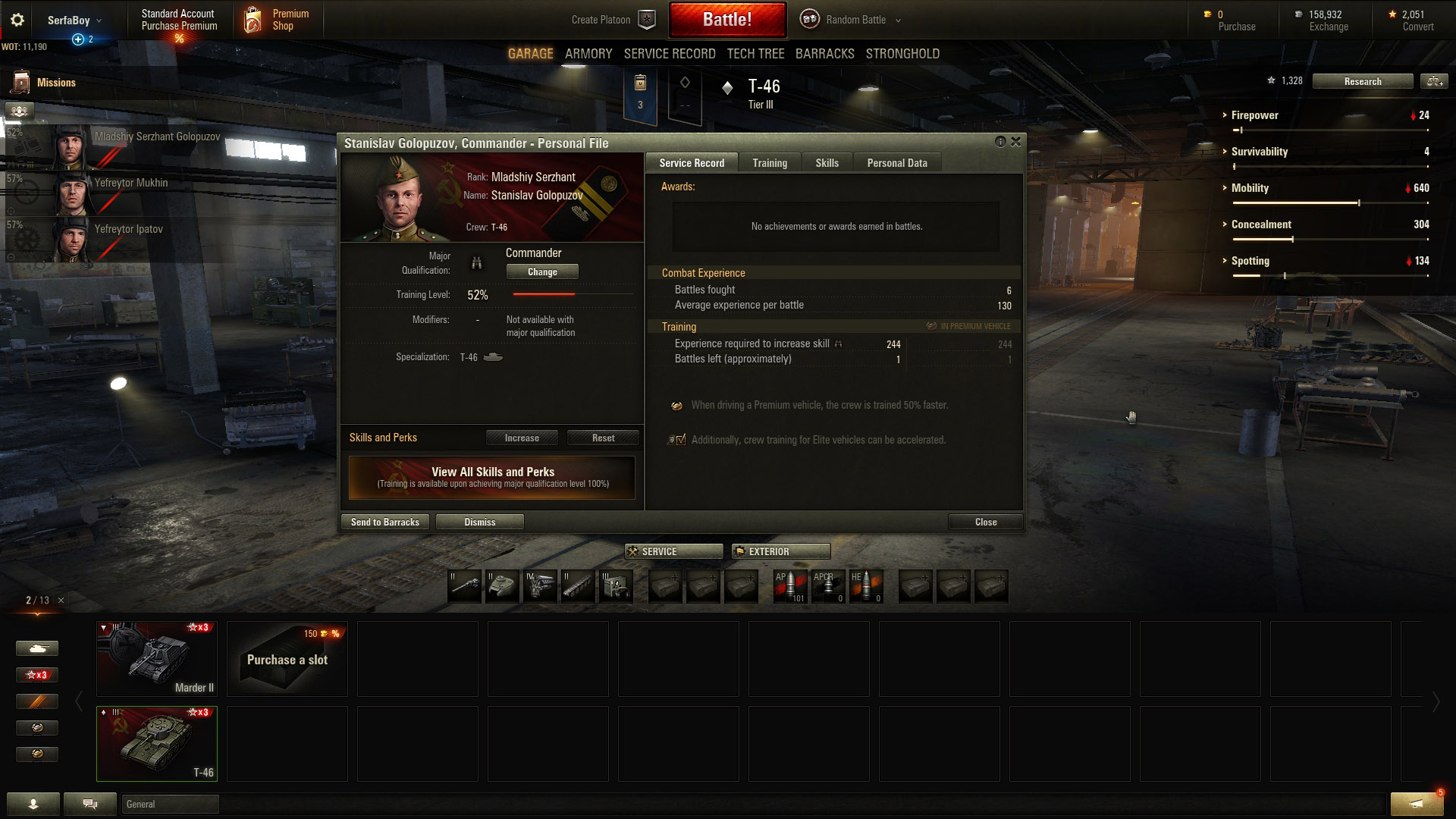Screen dimensions: 1456x819
Task: Open the Service panel for the tank
Action: coord(673,551)
